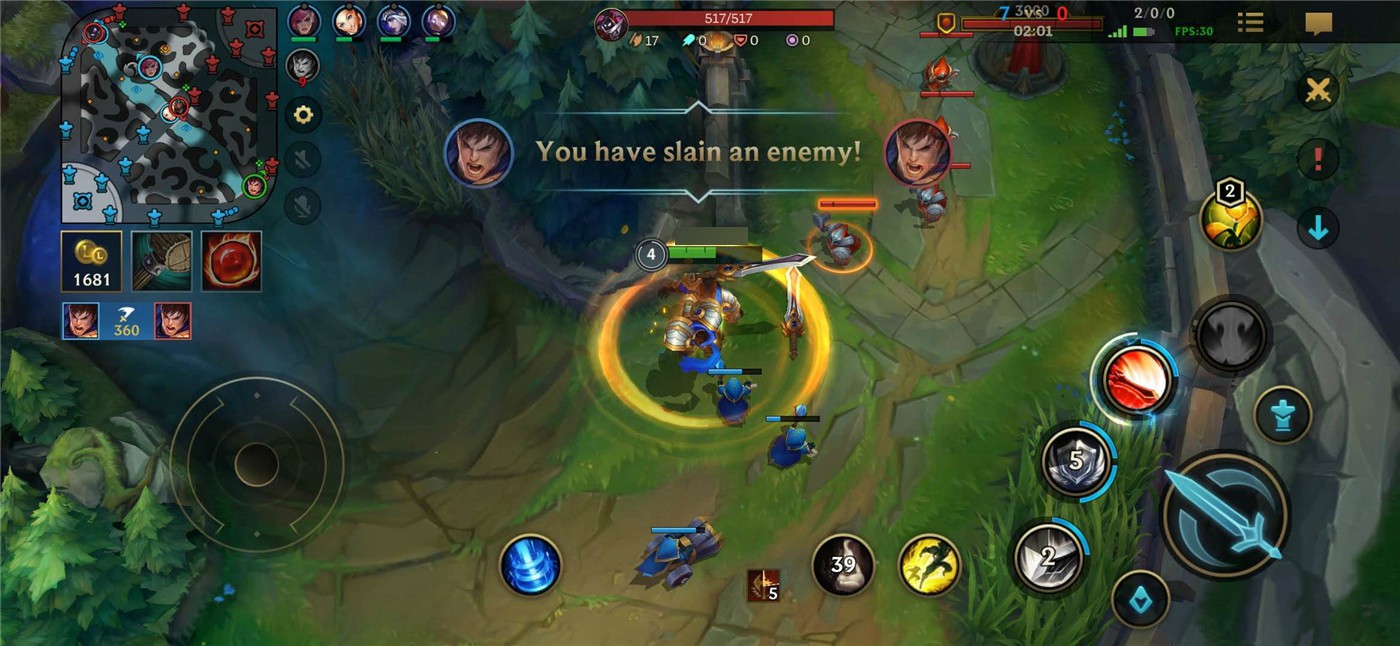The image size is (1400, 646).
Task: Open the chat speech bubble
Action: pyautogui.click(x=1319, y=23)
